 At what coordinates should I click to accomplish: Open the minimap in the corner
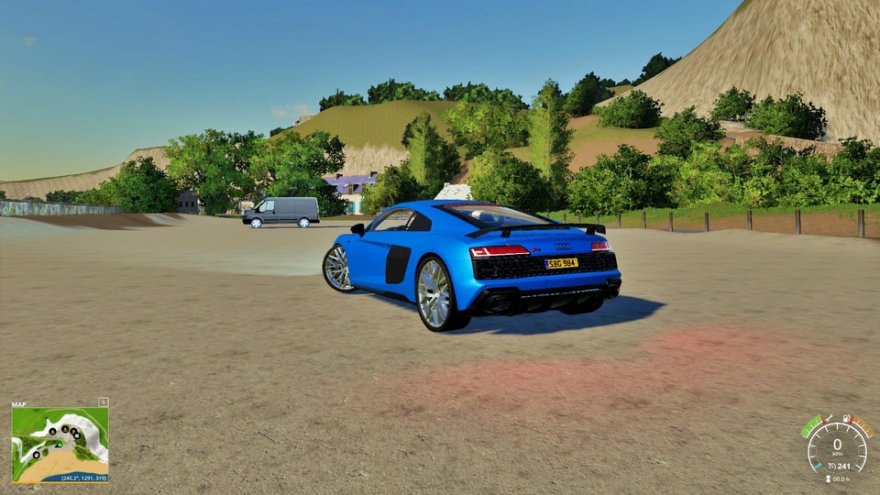coord(60,443)
